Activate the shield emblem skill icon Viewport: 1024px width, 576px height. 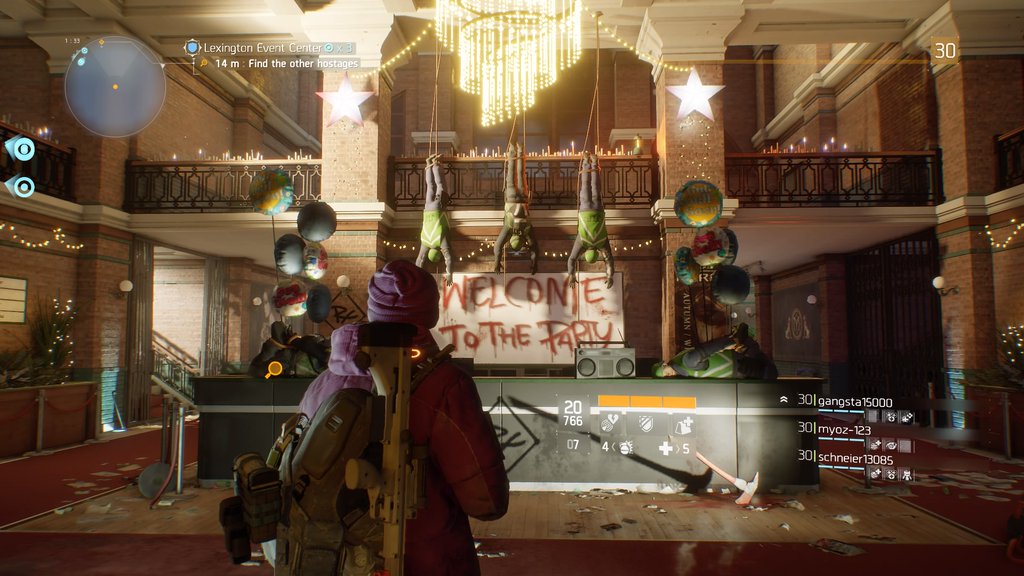pyautogui.click(x=646, y=424)
